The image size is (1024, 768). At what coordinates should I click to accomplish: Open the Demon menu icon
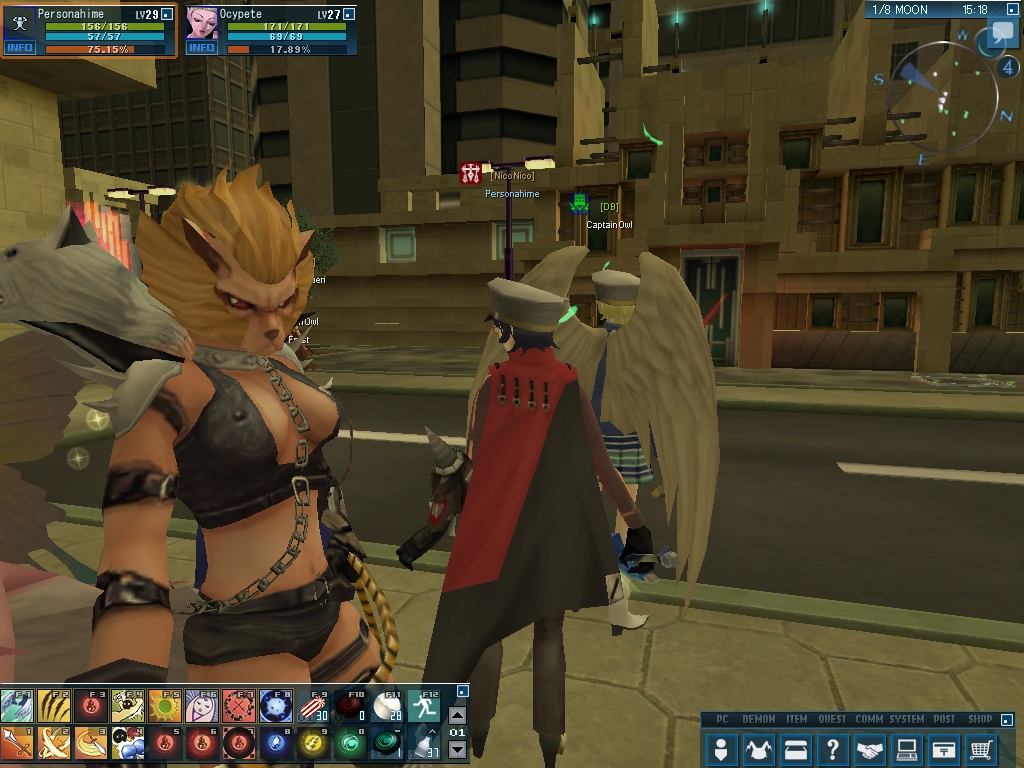(759, 748)
